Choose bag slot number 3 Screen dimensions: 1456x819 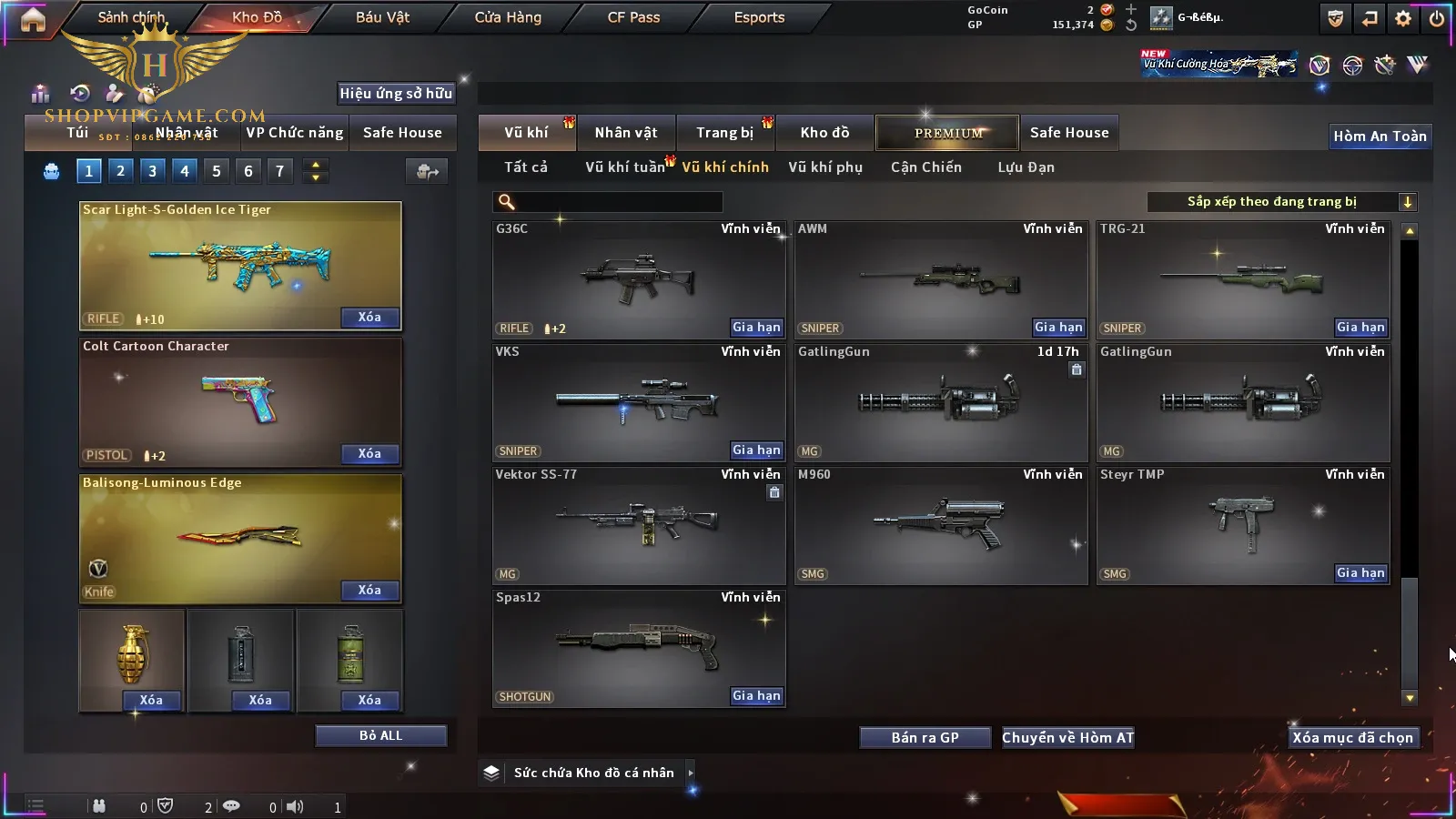[152, 170]
